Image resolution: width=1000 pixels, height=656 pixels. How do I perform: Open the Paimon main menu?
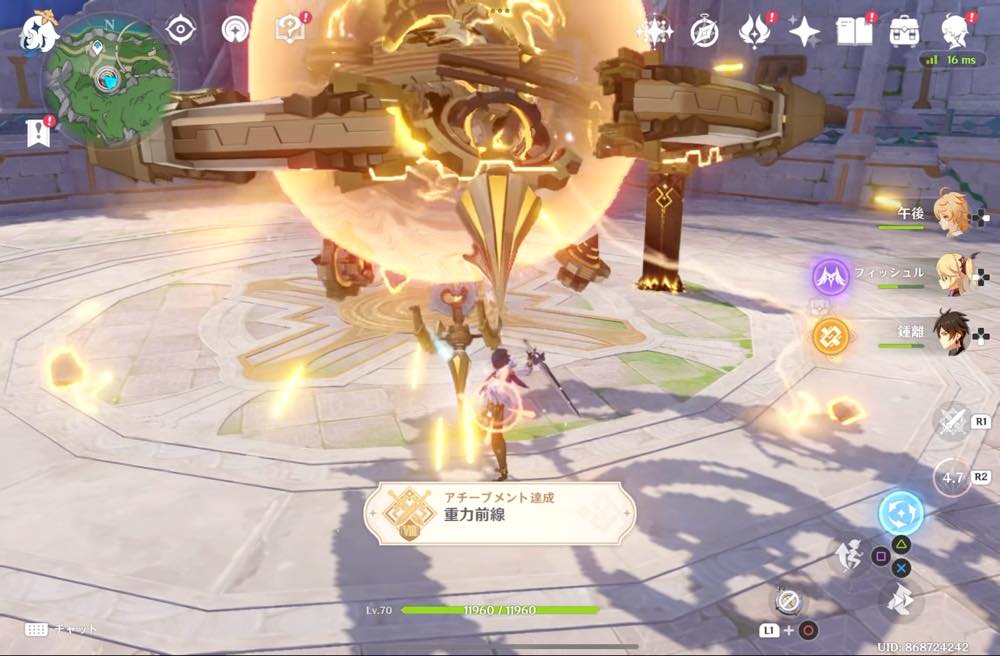(x=39, y=31)
